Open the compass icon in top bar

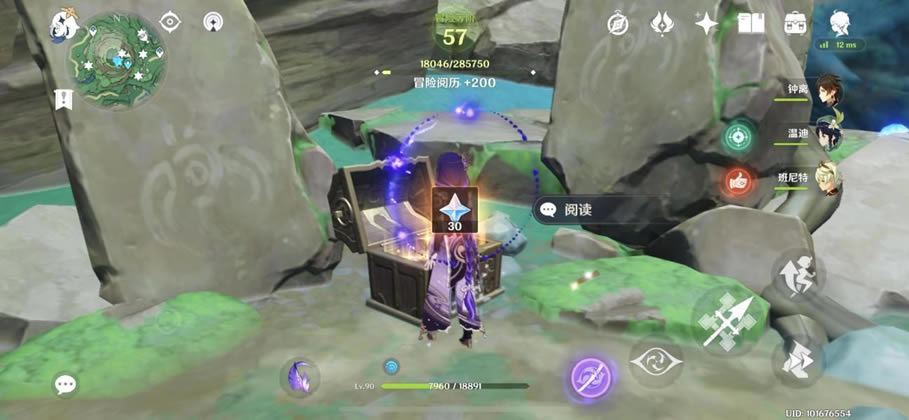pyautogui.click(x=619, y=23)
